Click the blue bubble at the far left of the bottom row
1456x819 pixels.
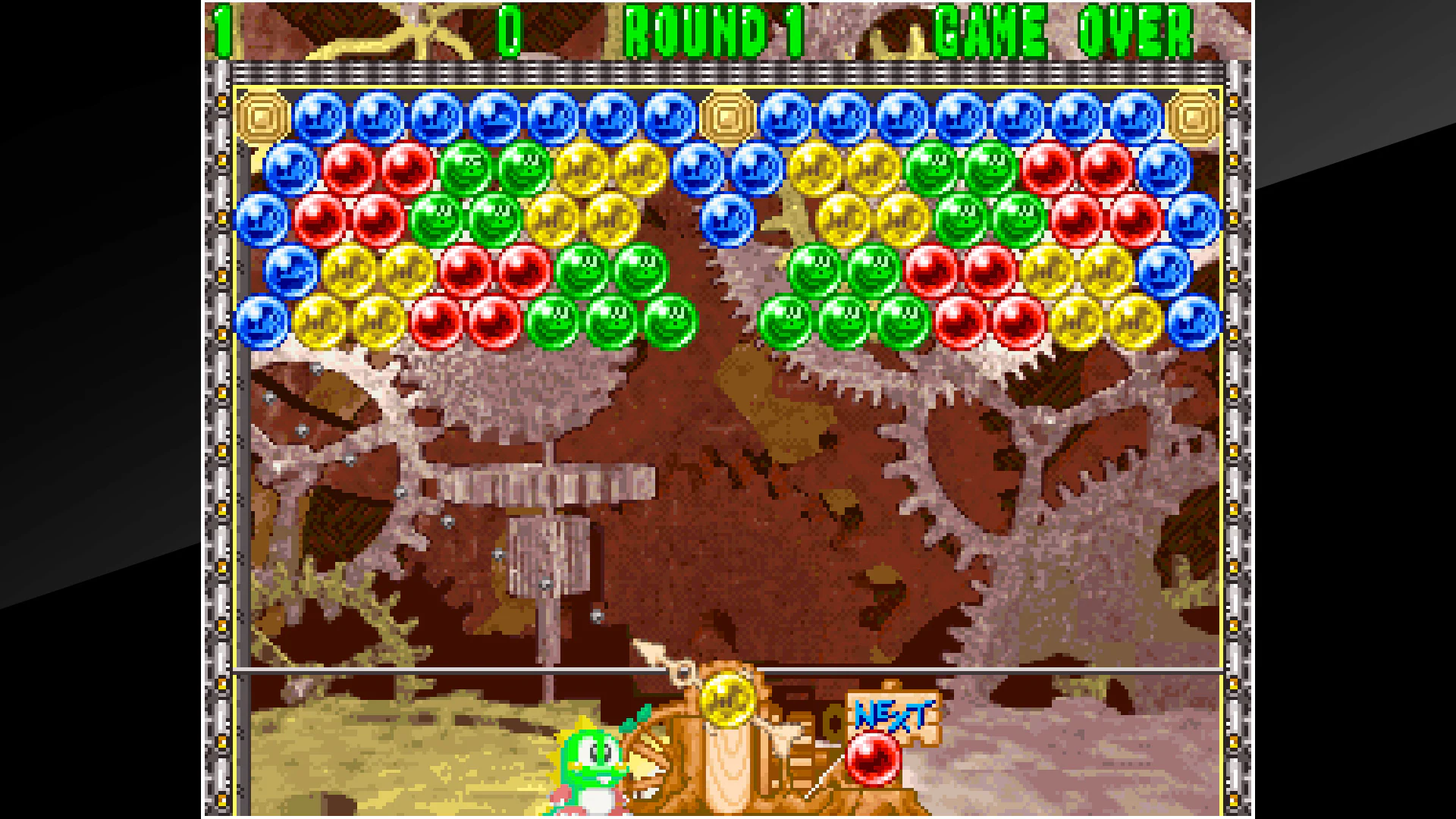click(262, 322)
